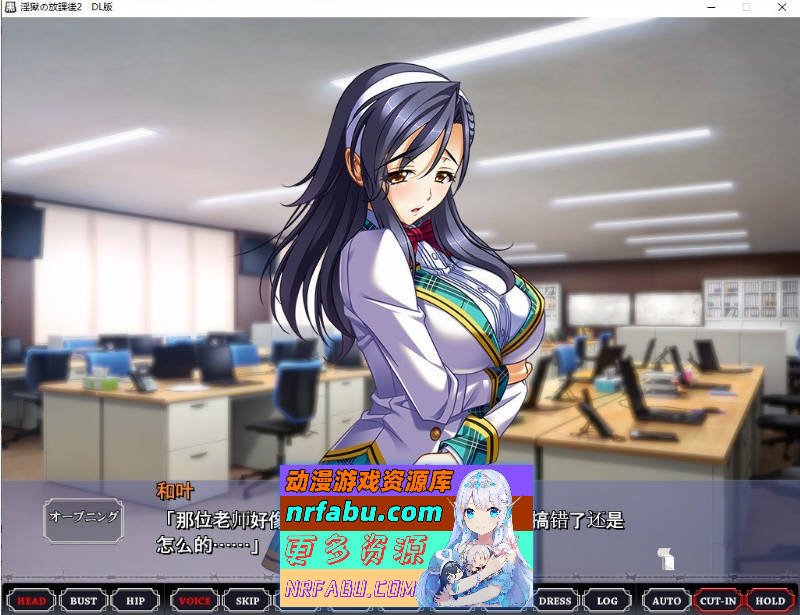Enable AUTO text advance
The height and width of the screenshot is (615, 800).
pos(666,601)
